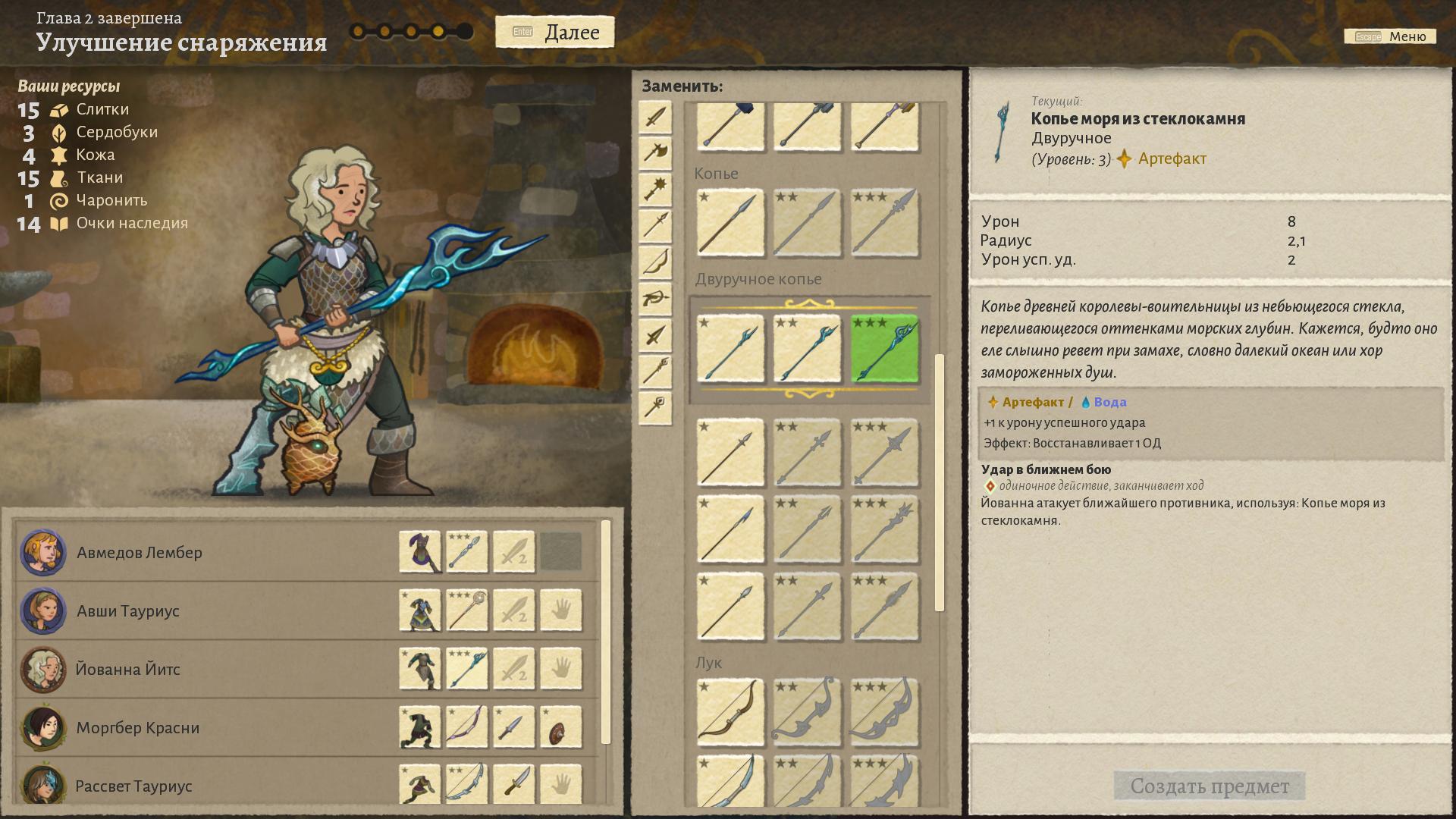Image resolution: width=1456 pixels, height=819 pixels.
Task: Select the highlighted green three-star two-handed spear
Action: point(884,349)
